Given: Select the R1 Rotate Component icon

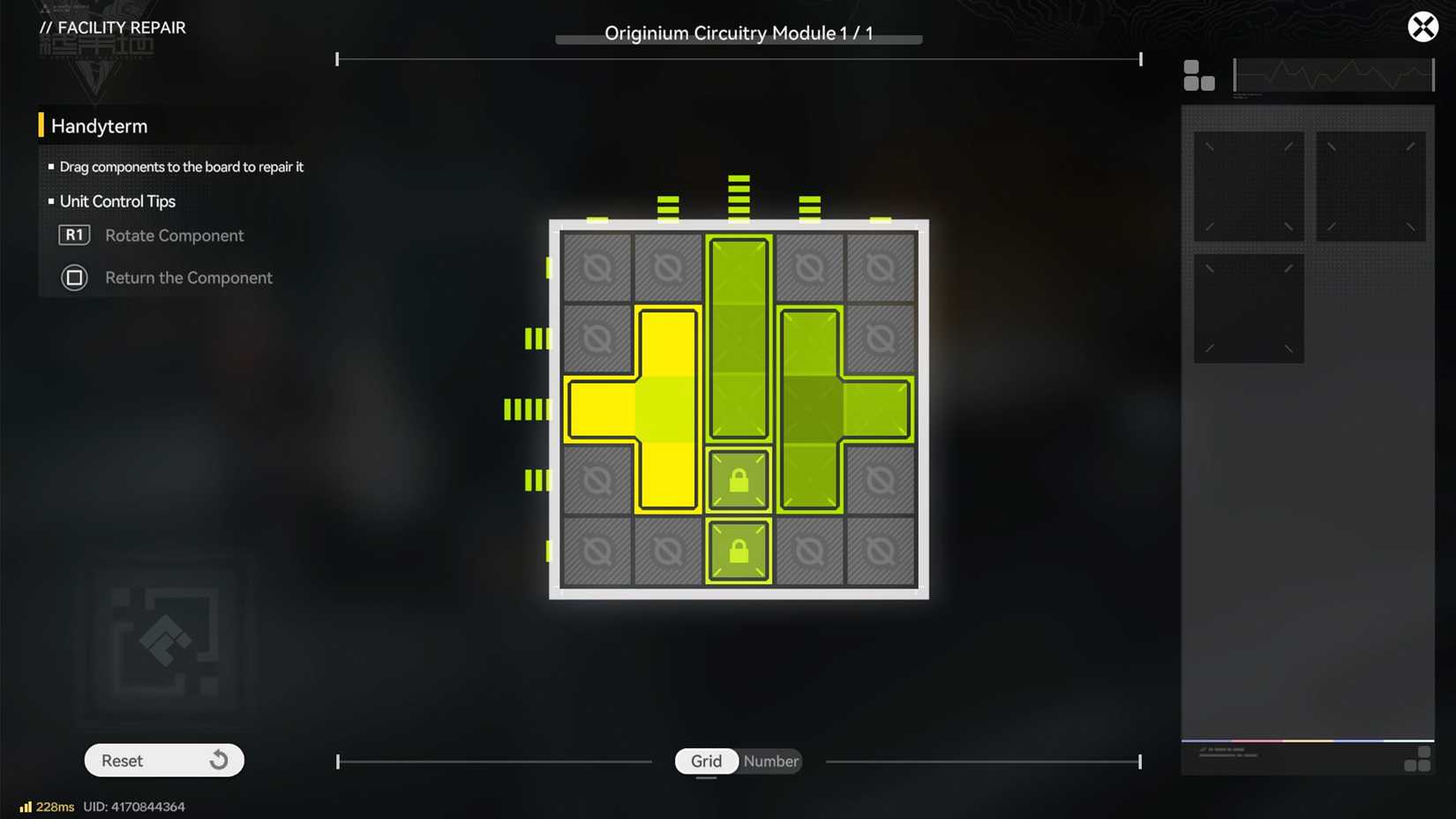Looking at the screenshot, I should click(74, 235).
